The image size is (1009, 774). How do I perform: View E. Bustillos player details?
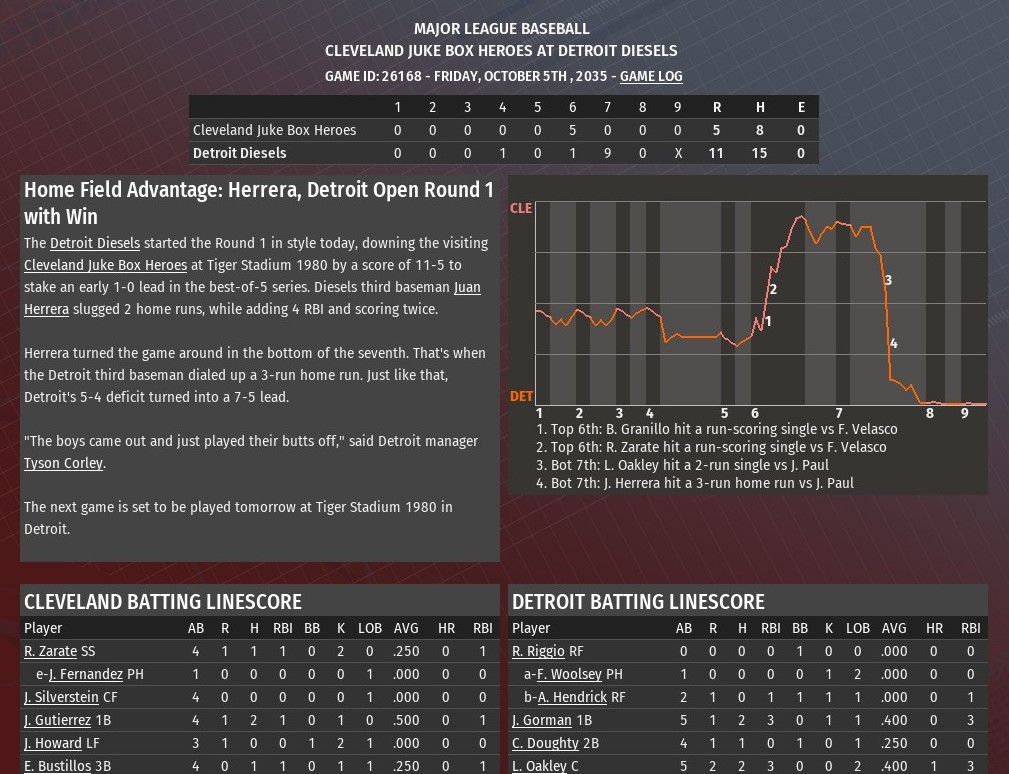(57, 766)
